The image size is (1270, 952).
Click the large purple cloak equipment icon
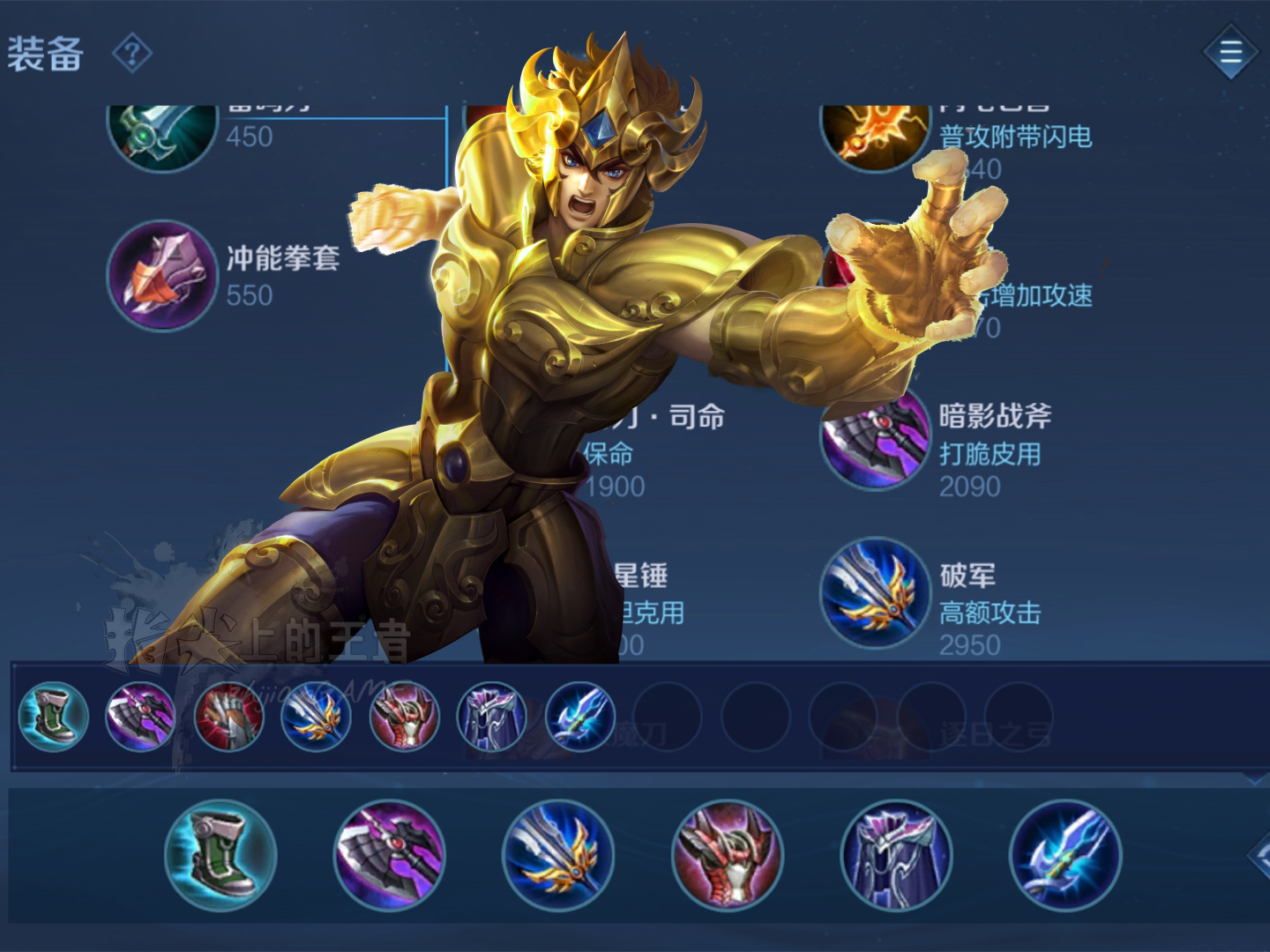[x=896, y=855]
